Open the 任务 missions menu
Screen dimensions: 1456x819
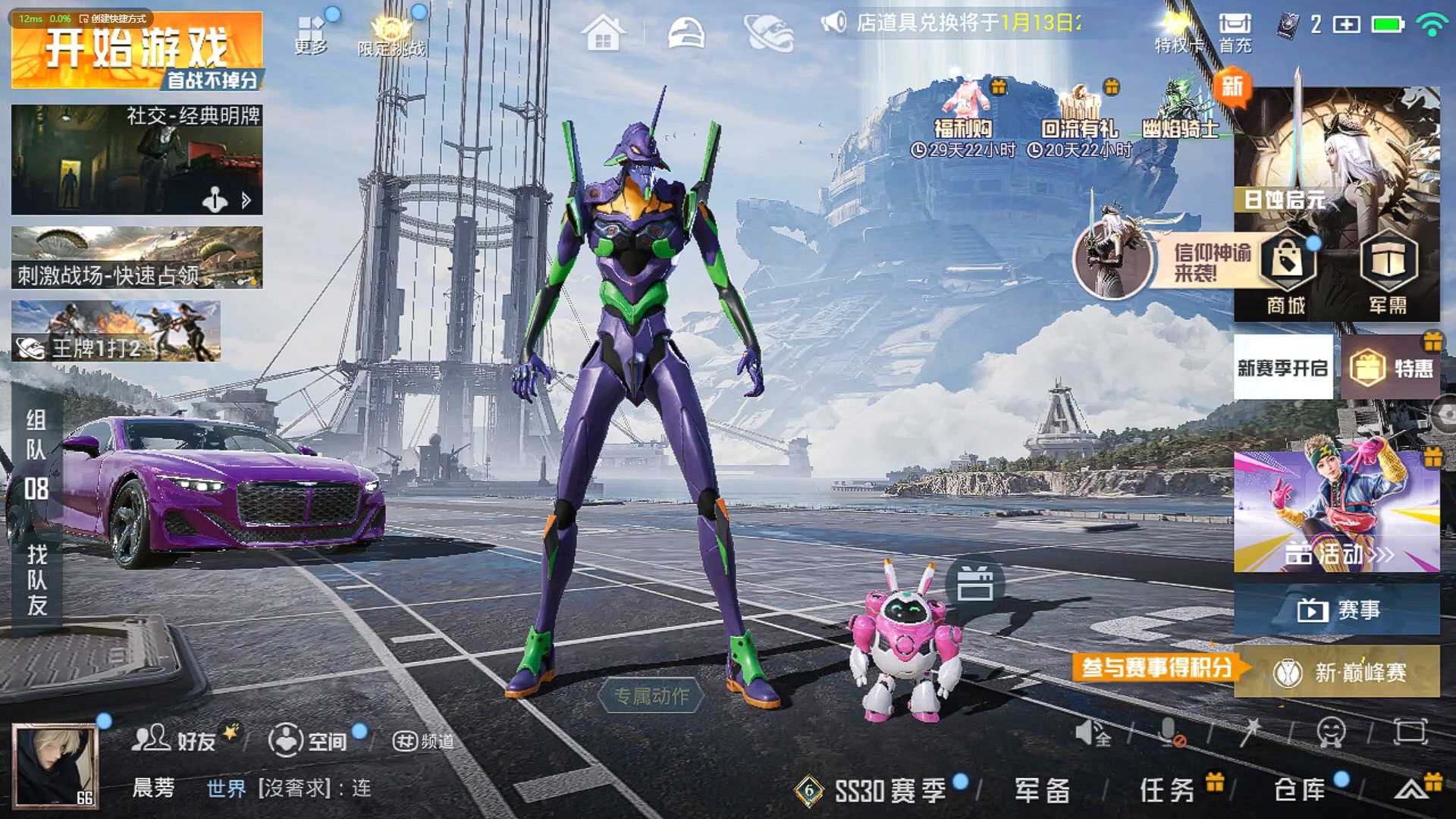click(x=1168, y=790)
